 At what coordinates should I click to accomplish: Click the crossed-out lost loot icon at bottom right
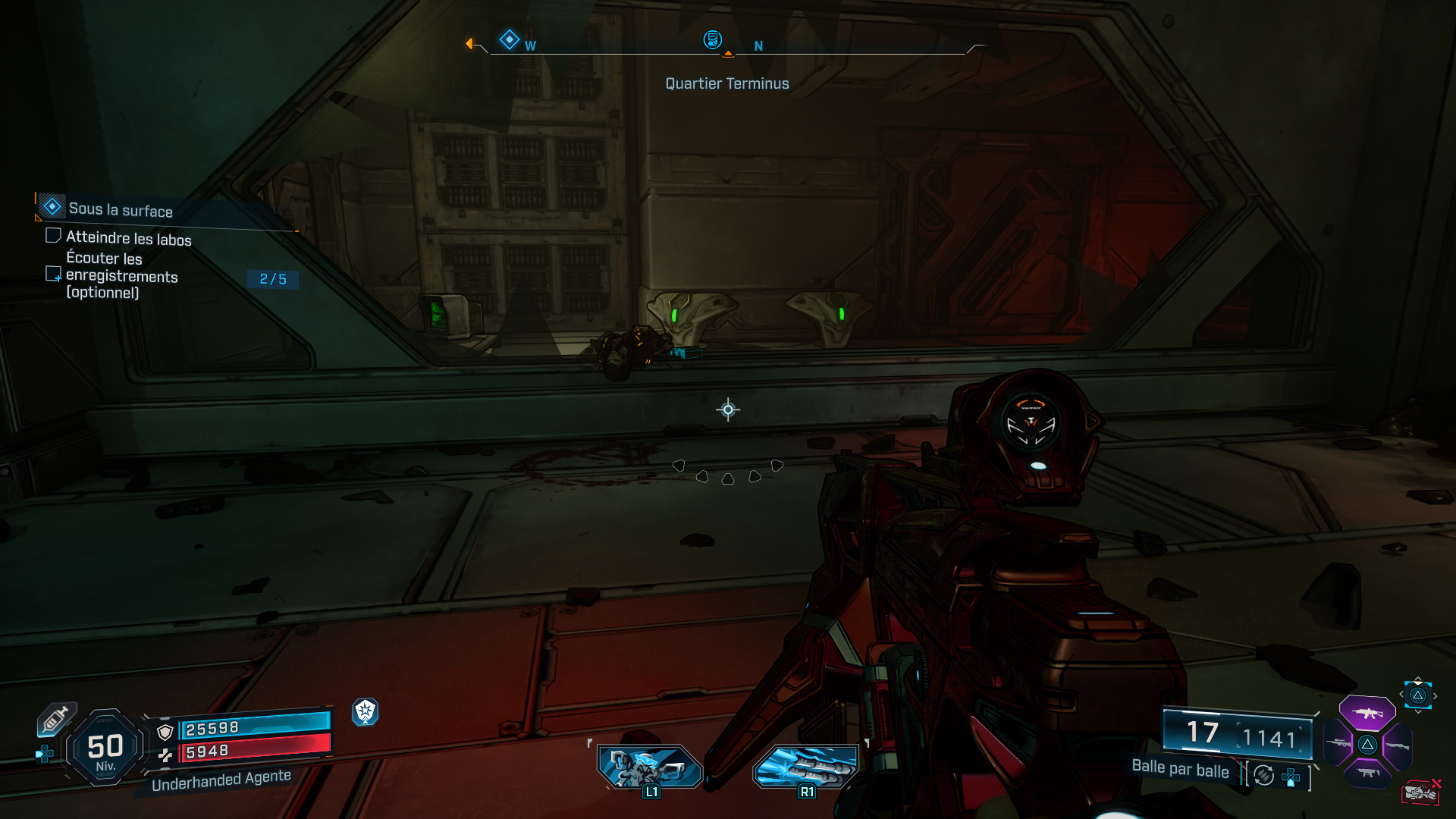(x=1420, y=793)
